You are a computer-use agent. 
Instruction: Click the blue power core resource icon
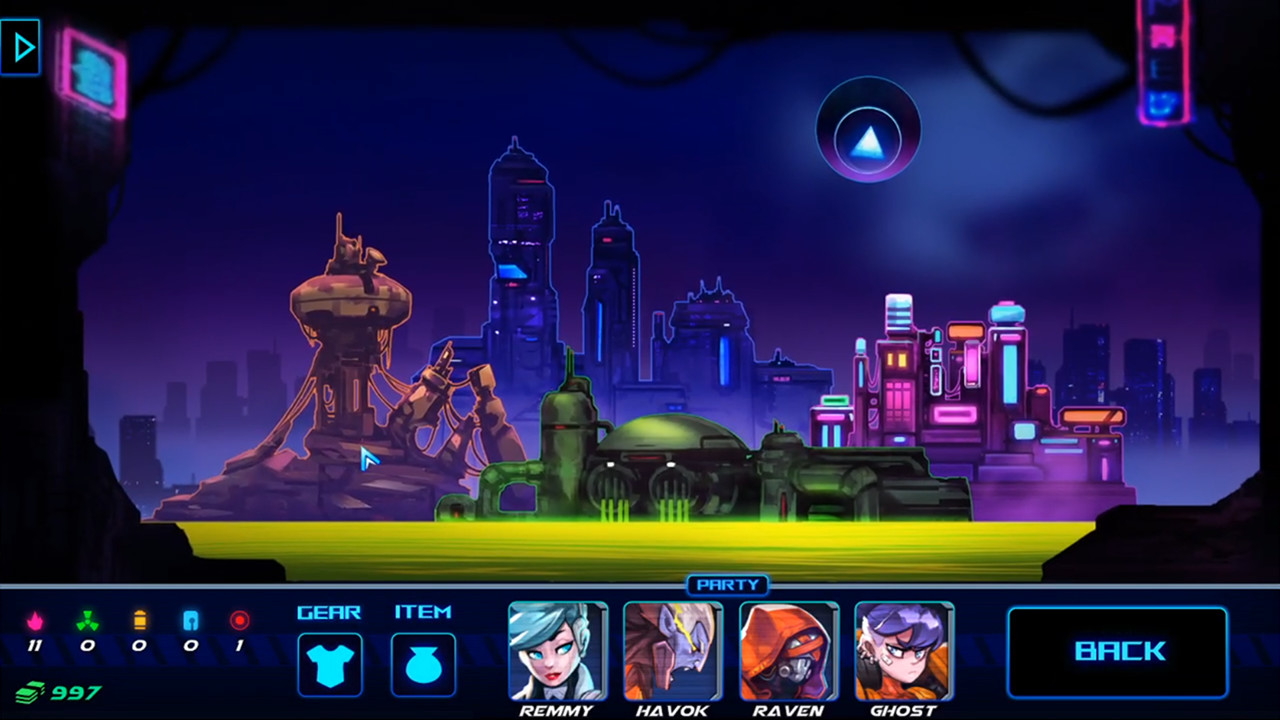point(191,621)
